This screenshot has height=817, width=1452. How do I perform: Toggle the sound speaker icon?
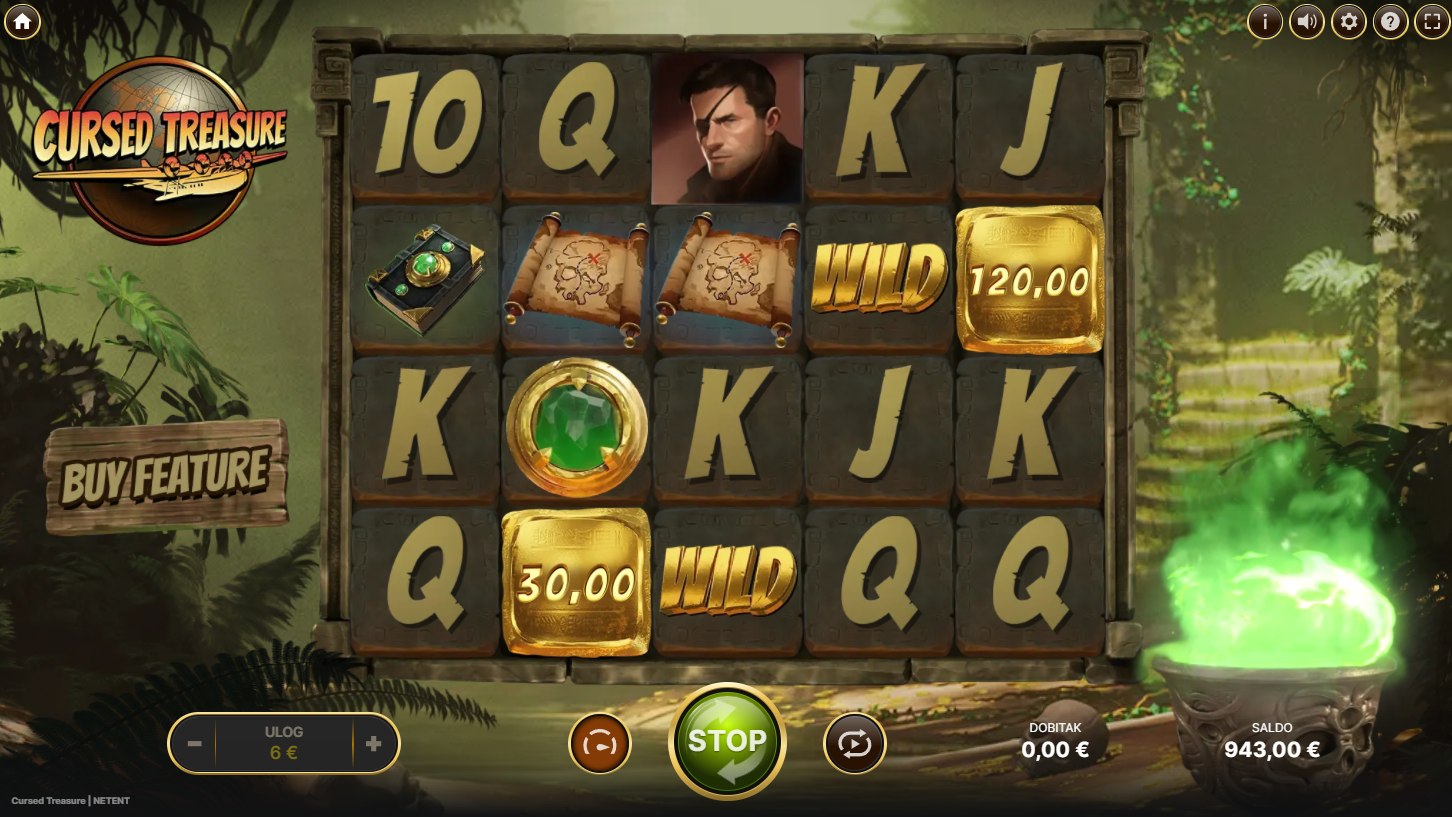(1307, 21)
